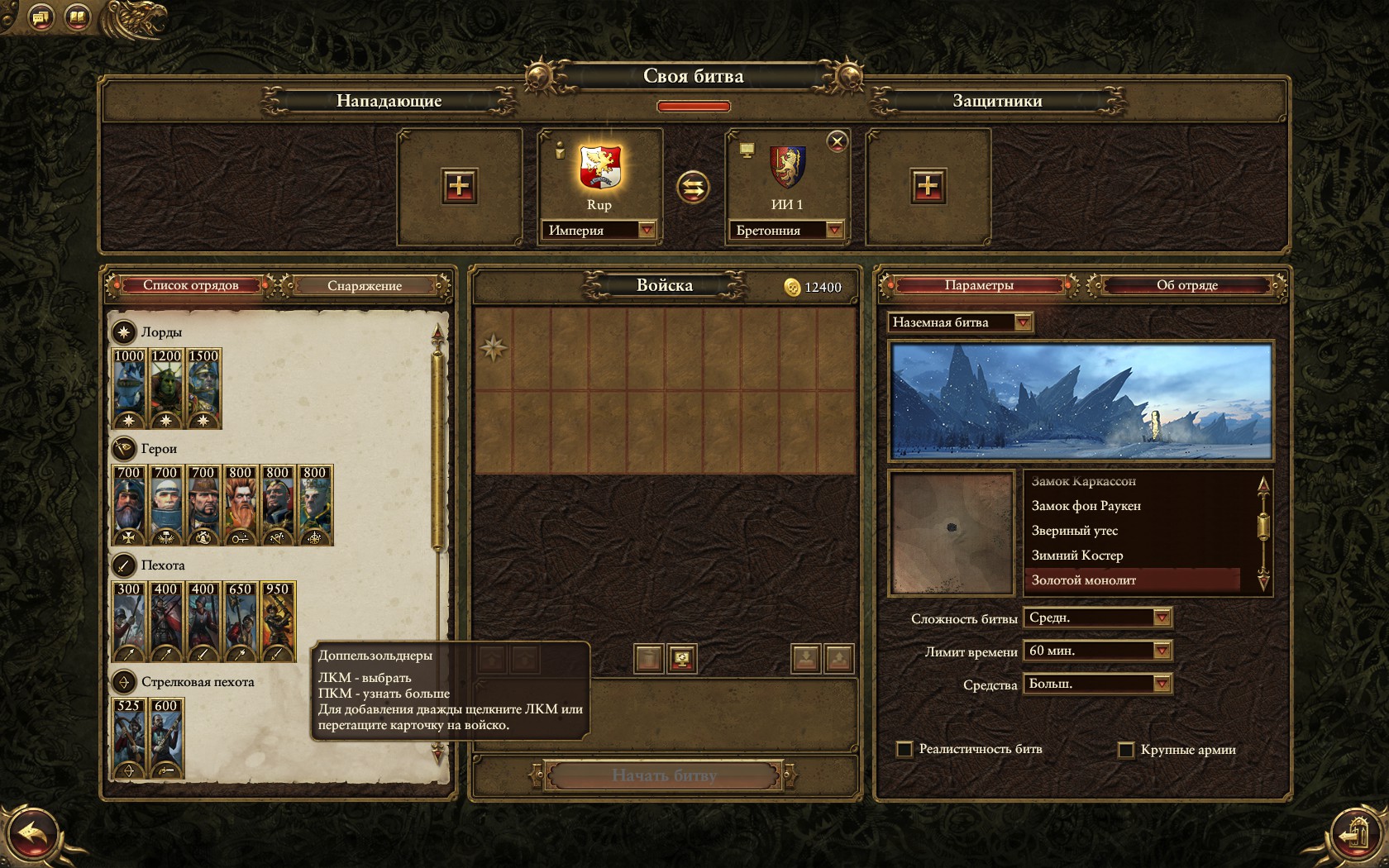Viewport: 1389px width, 868px height.
Task: Add a player slot to defenders
Action: [x=928, y=186]
